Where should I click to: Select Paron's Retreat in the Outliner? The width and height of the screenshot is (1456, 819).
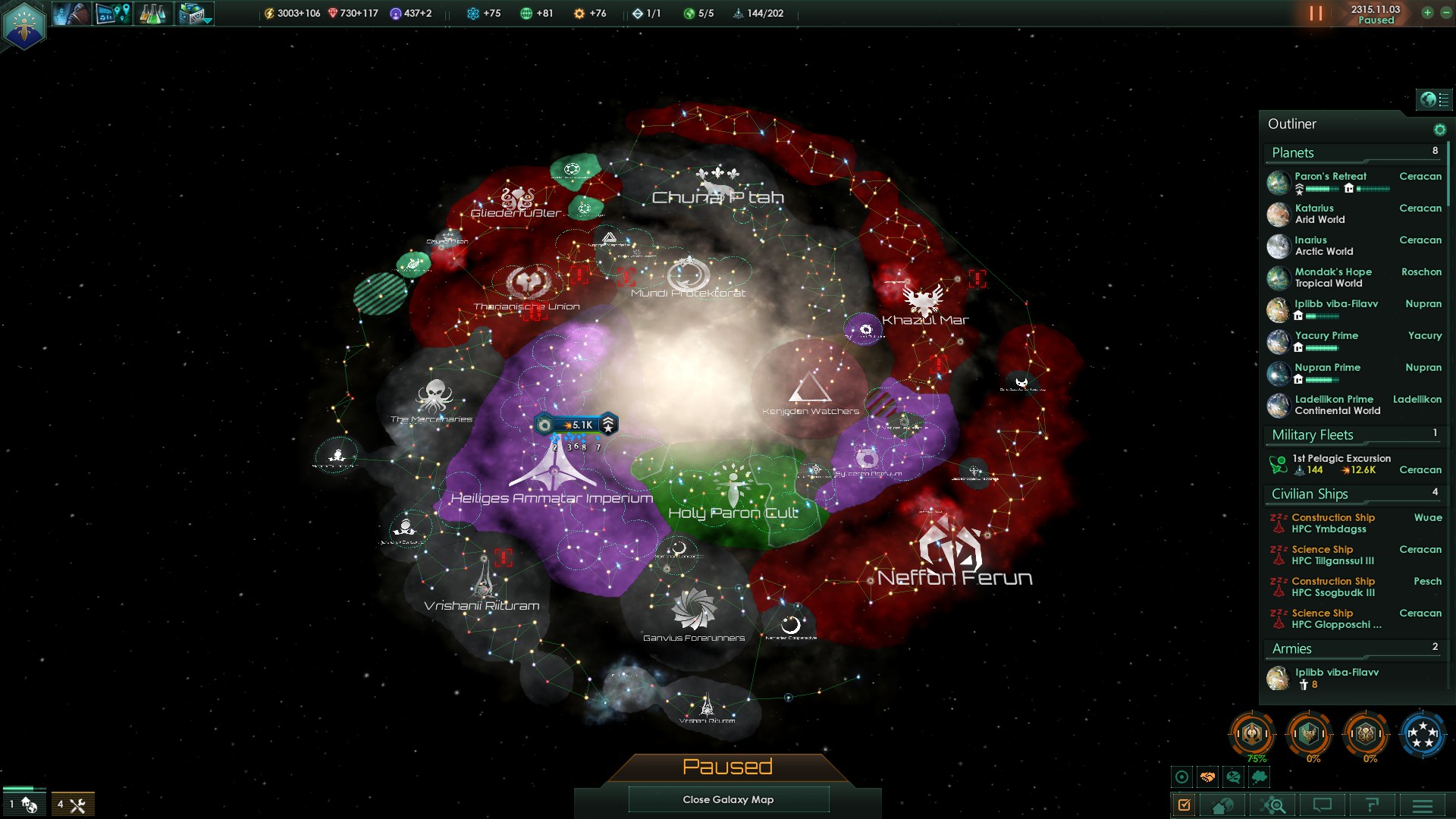[1330, 176]
